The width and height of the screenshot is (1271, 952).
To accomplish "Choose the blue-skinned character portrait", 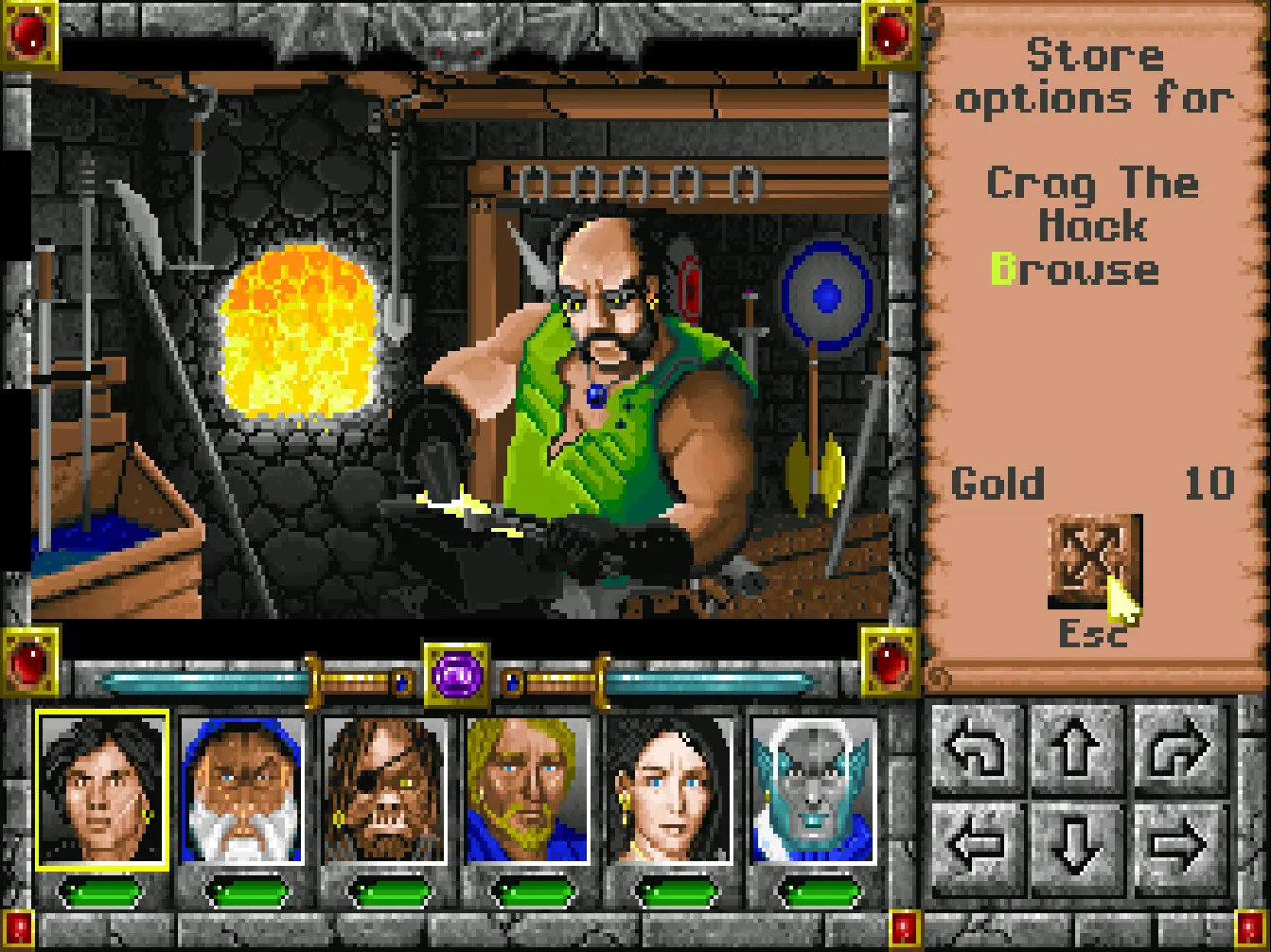I will pyautogui.click(x=813, y=790).
